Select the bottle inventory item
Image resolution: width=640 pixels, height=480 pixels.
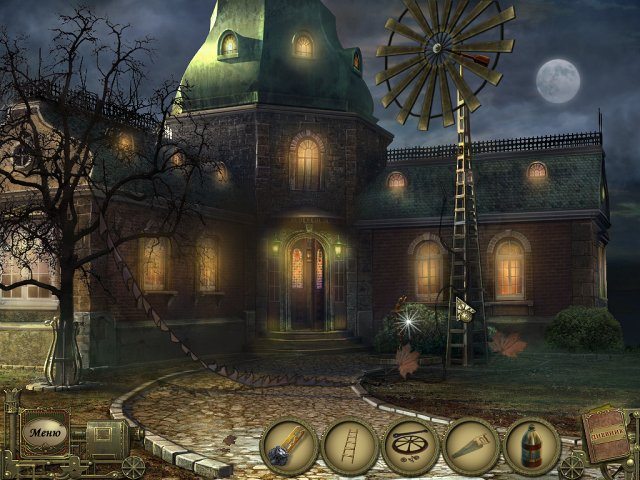[532, 446]
